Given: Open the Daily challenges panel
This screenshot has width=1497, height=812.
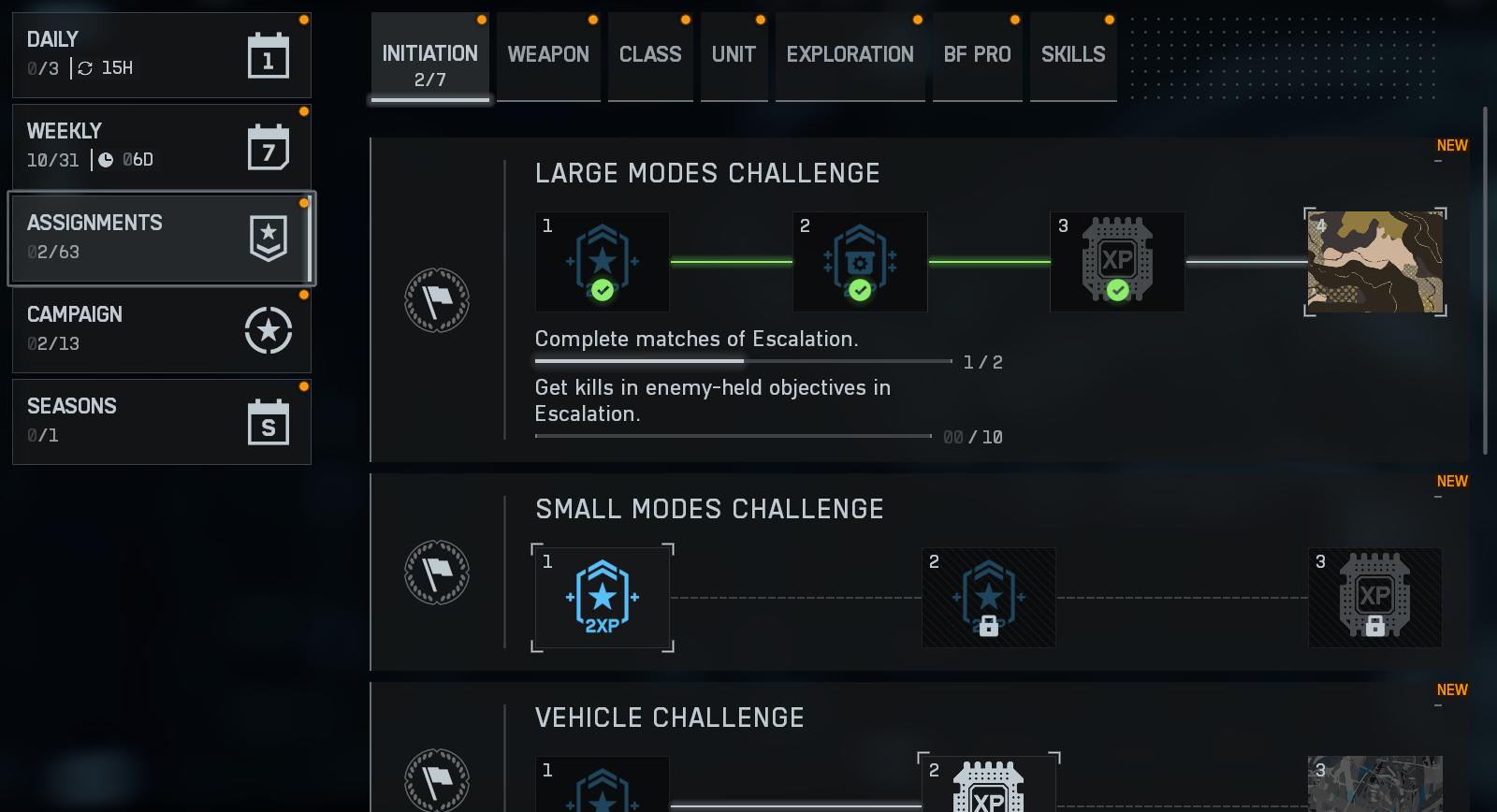Looking at the screenshot, I should pos(161,55).
